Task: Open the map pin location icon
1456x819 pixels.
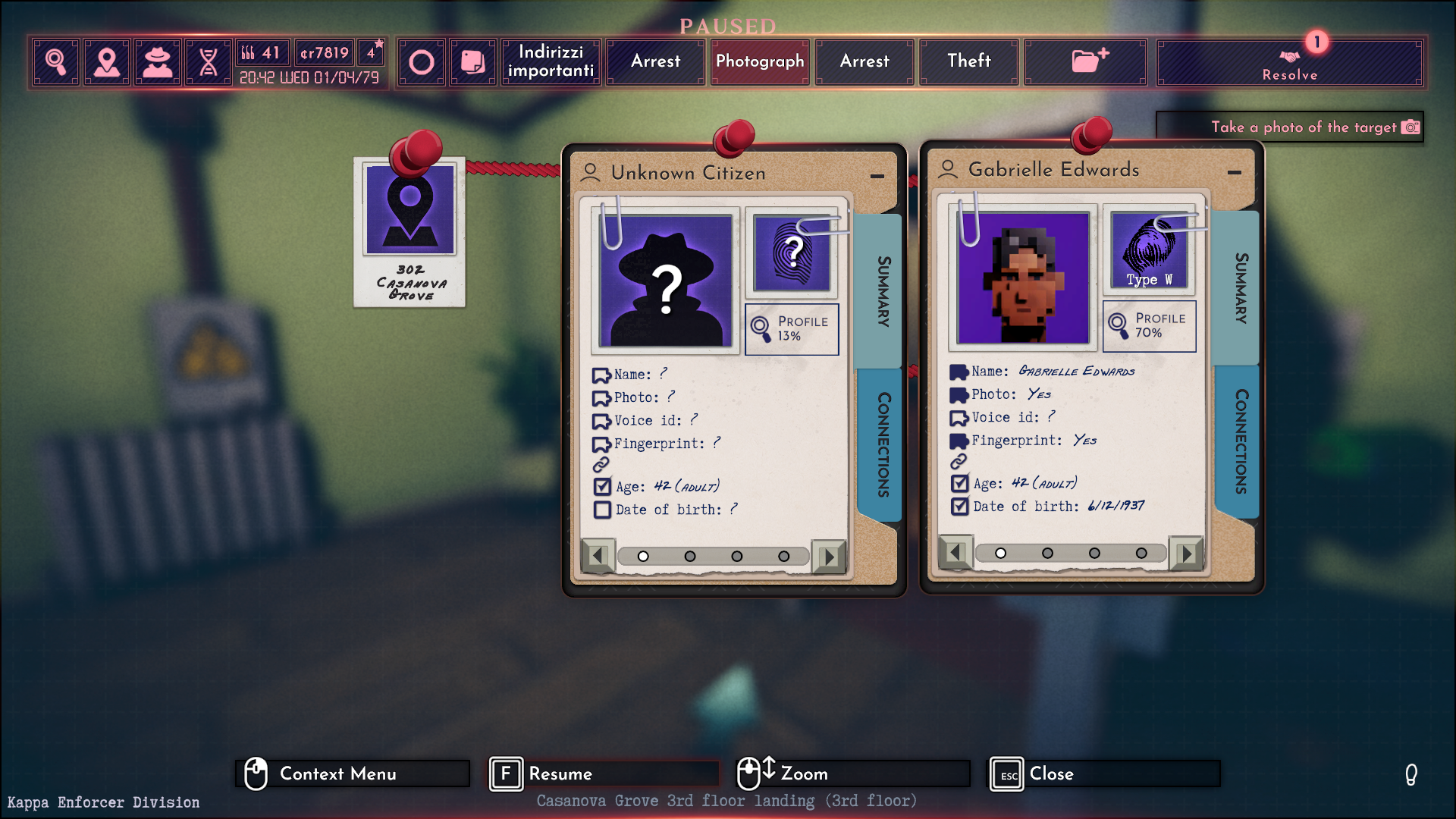Action: click(x=107, y=61)
